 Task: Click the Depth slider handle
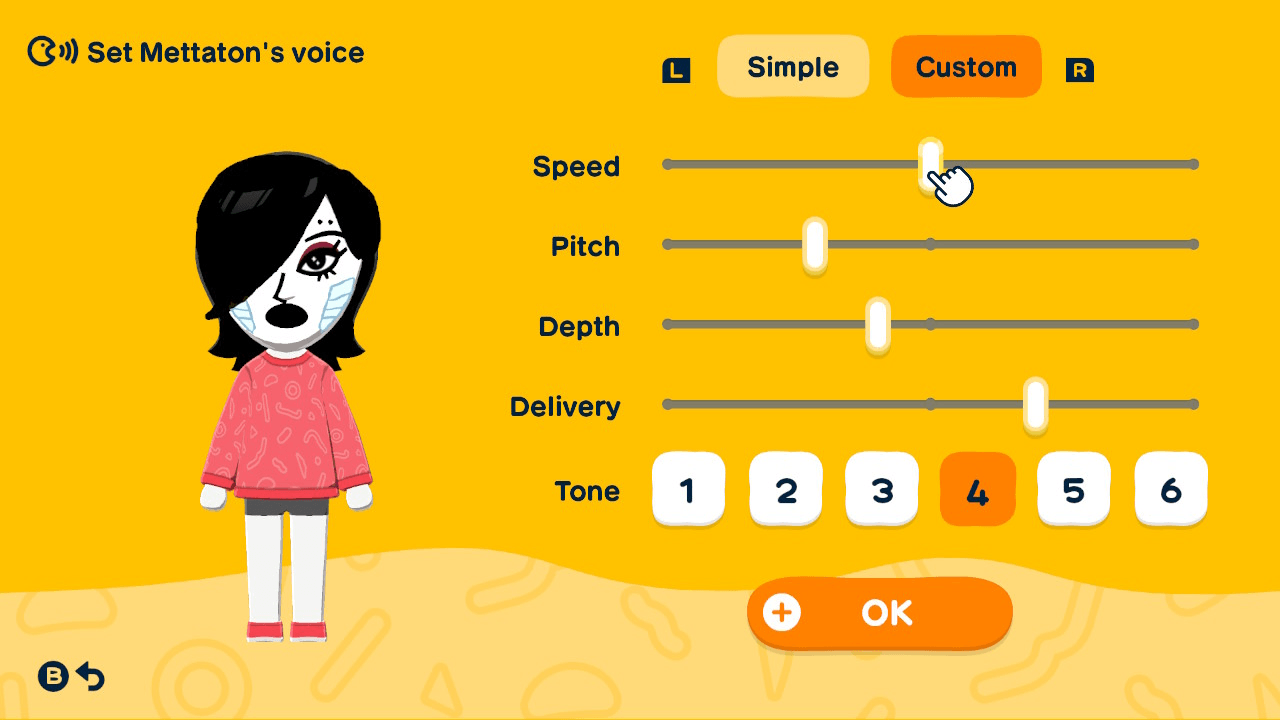pyautogui.click(x=877, y=323)
